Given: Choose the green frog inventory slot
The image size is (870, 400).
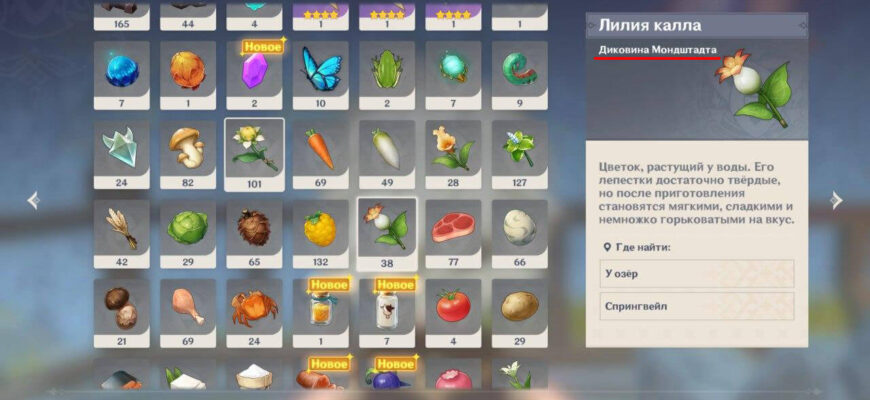Looking at the screenshot, I should pyautogui.click(x=387, y=71).
